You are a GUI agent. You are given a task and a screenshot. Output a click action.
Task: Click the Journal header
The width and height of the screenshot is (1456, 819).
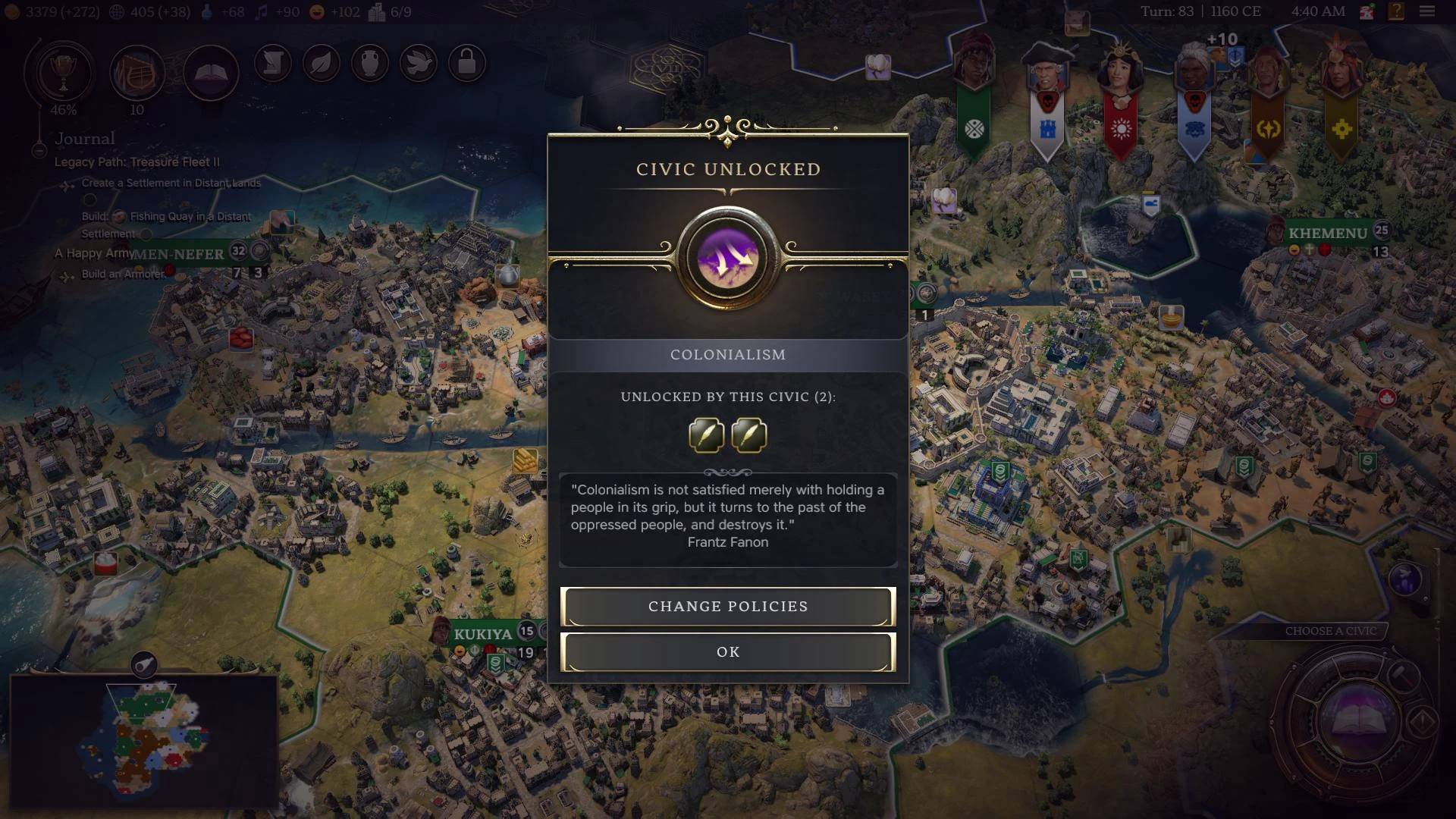pos(84,138)
